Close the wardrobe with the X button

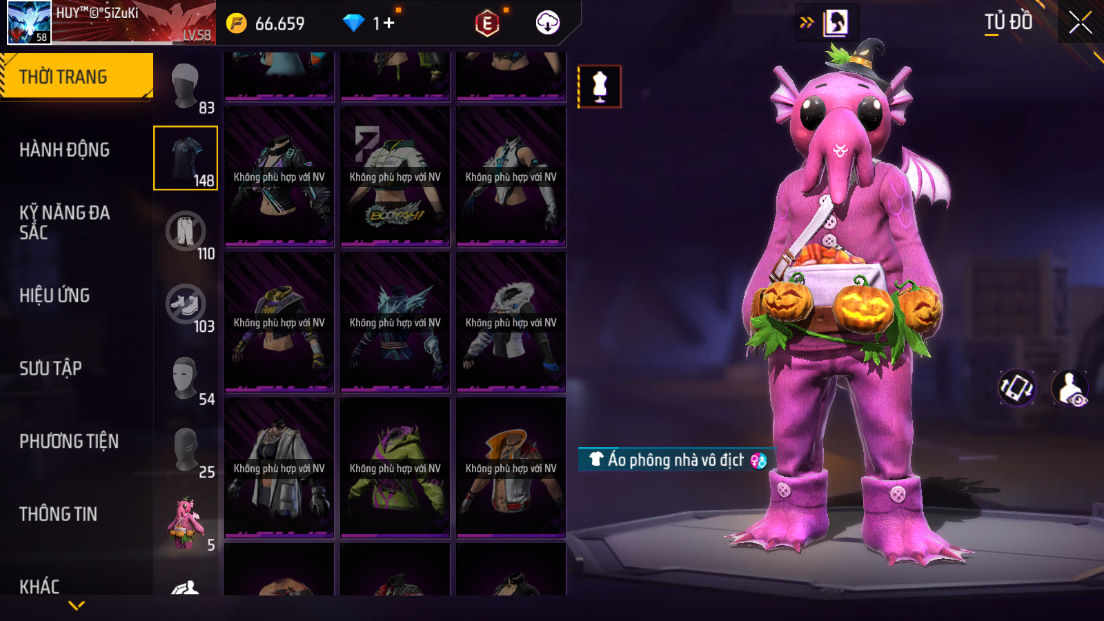click(1080, 23)
